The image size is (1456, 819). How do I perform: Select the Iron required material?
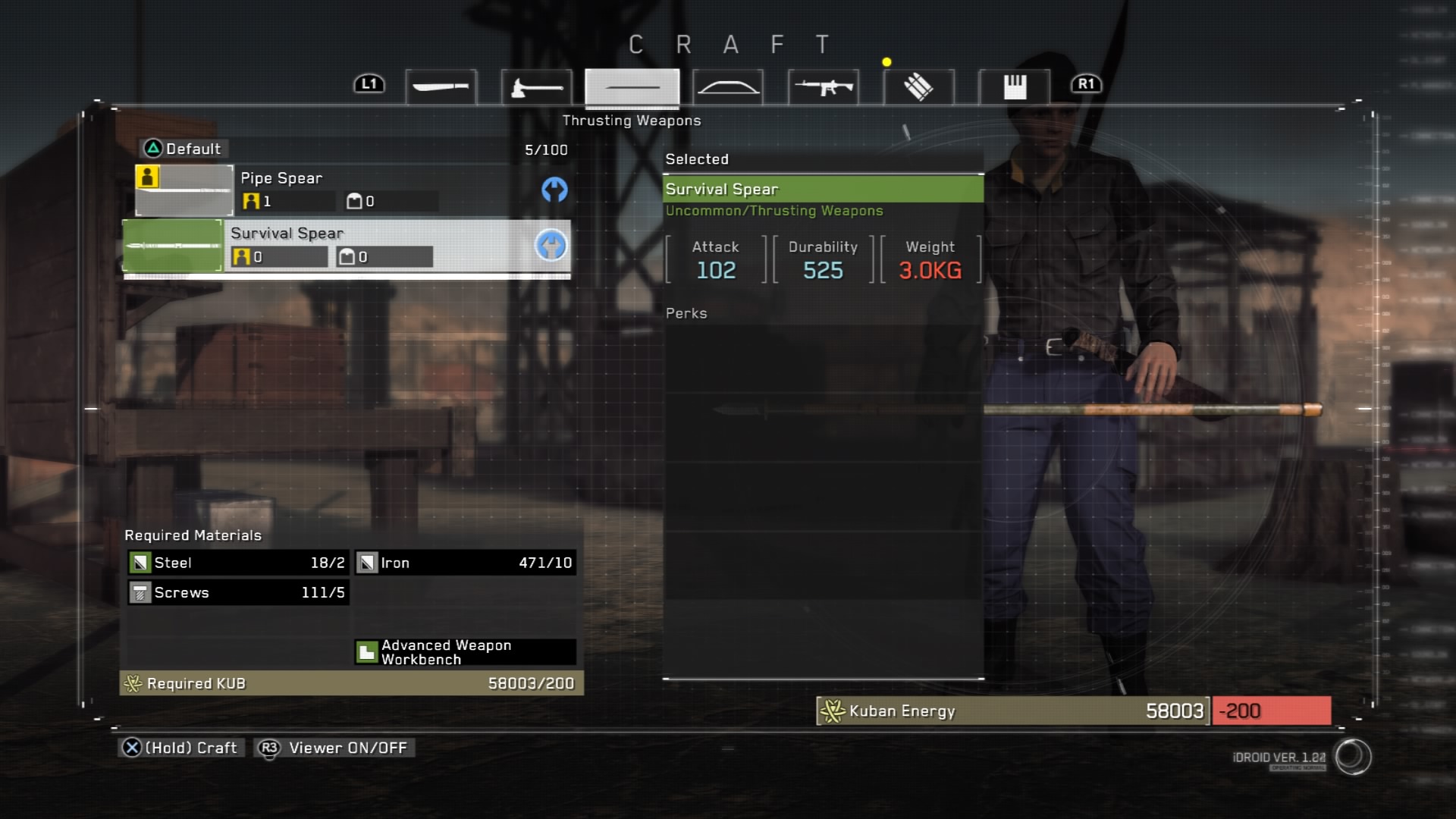click(x=465, y=563)
